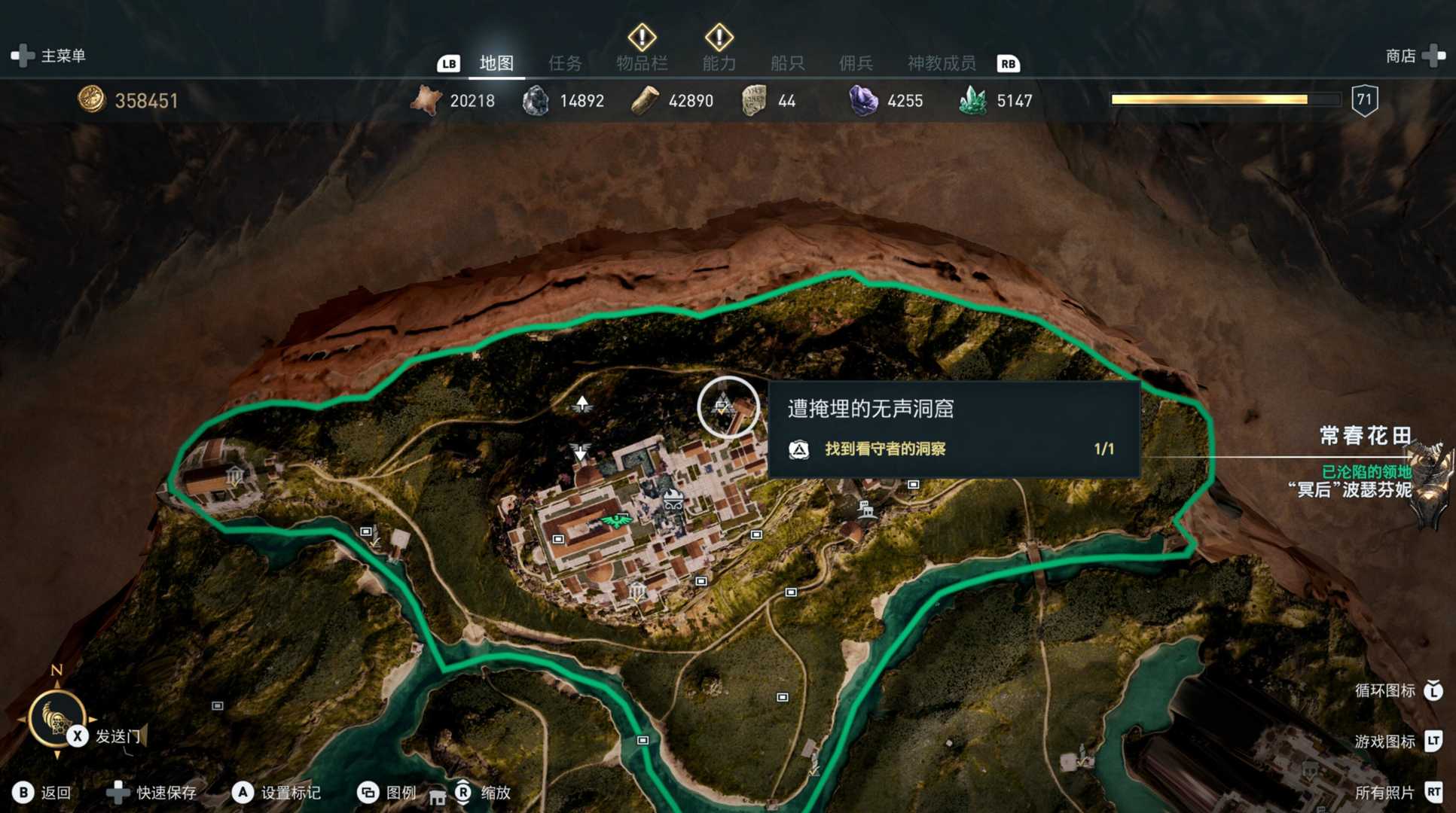Activate 循环图标 cycle icons
The image size is (1456, 813).
(1398, 690)
